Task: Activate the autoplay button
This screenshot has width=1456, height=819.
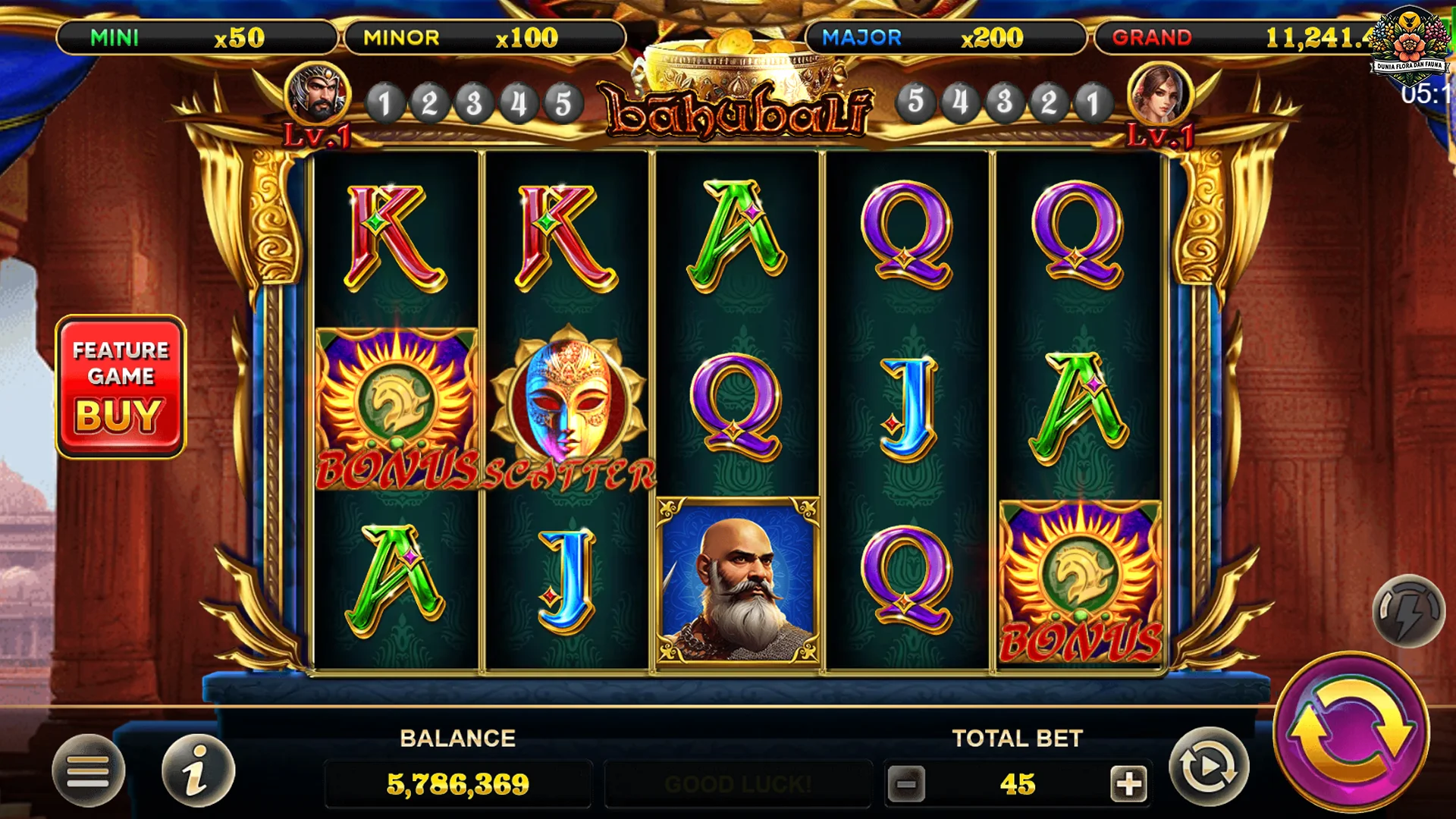Action: [x=1208, y=767]
